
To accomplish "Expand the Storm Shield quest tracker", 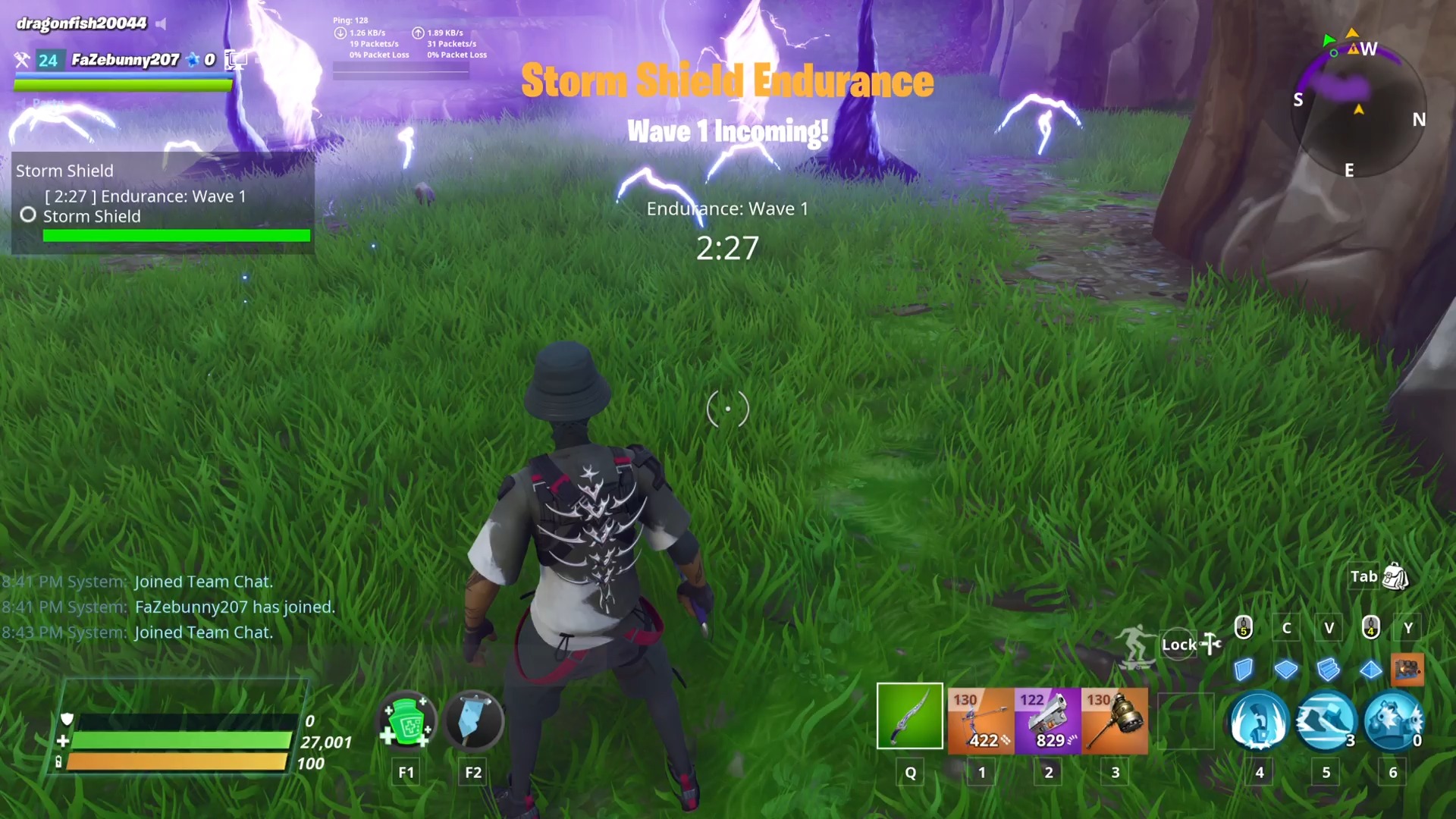I will [65, 171].
